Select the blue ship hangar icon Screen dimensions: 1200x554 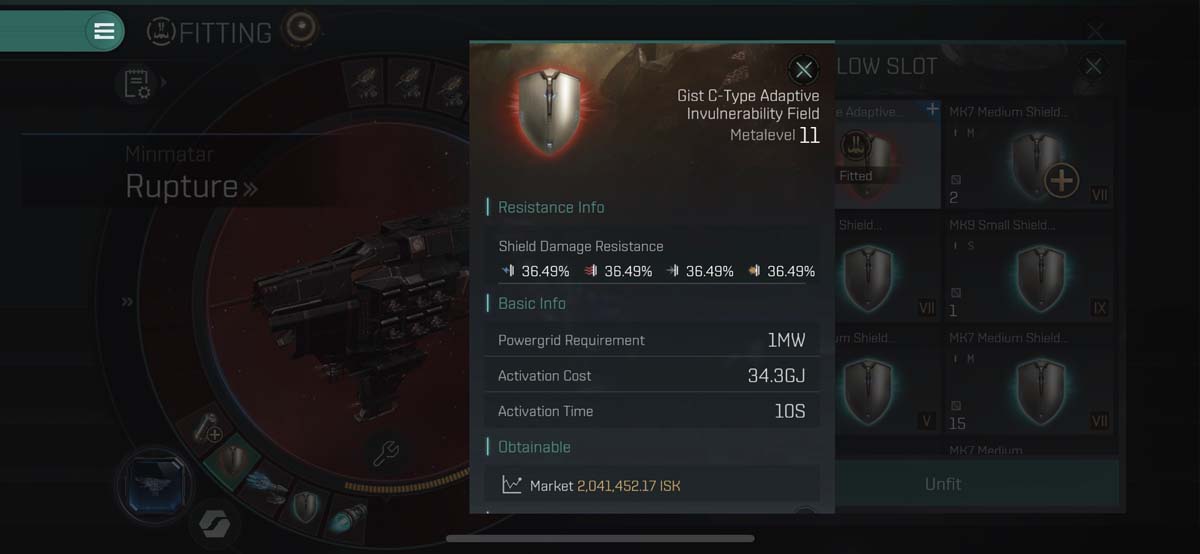[155, 487]
